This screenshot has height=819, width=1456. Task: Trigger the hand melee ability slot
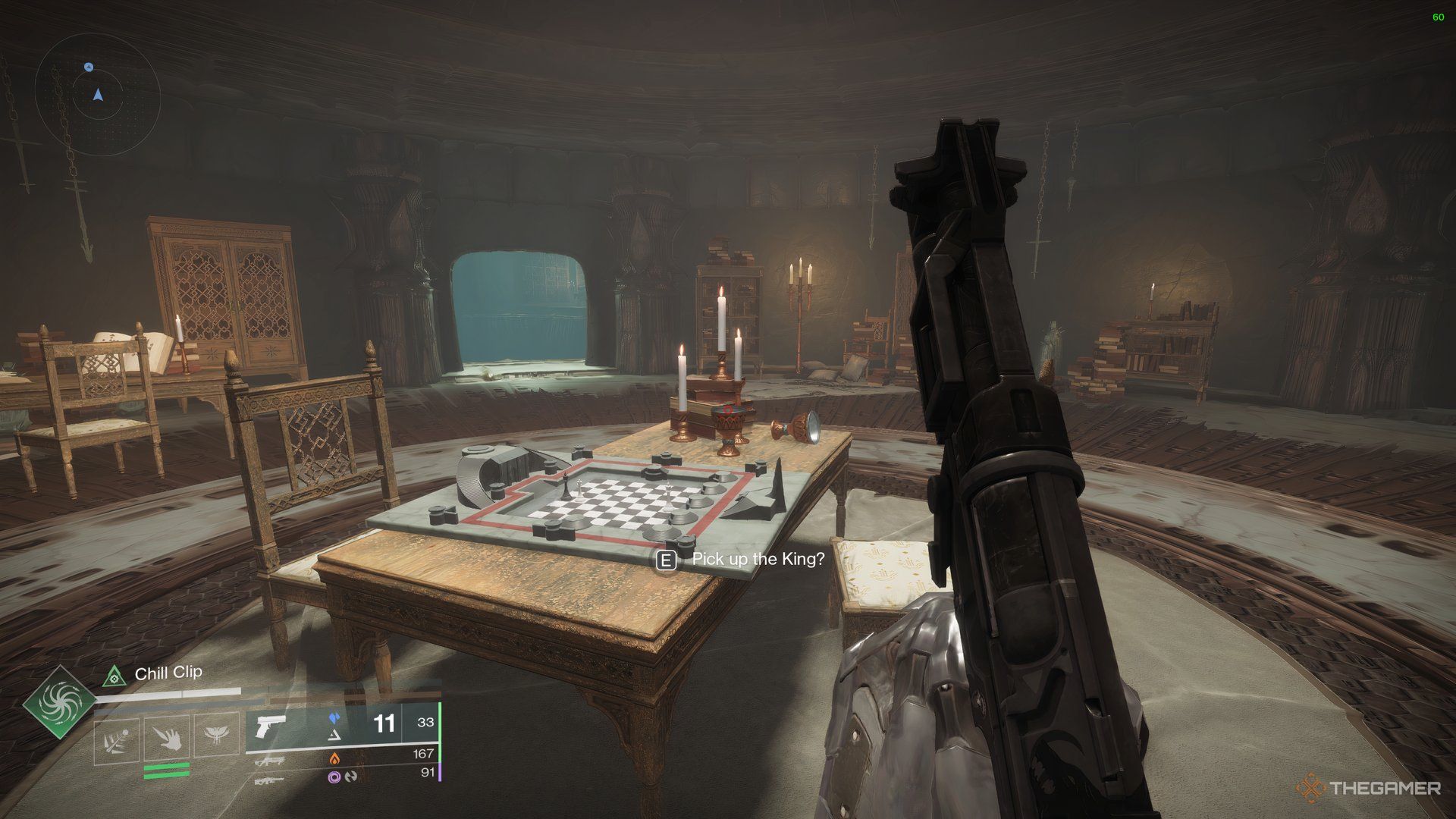click(x=167, y=737)
